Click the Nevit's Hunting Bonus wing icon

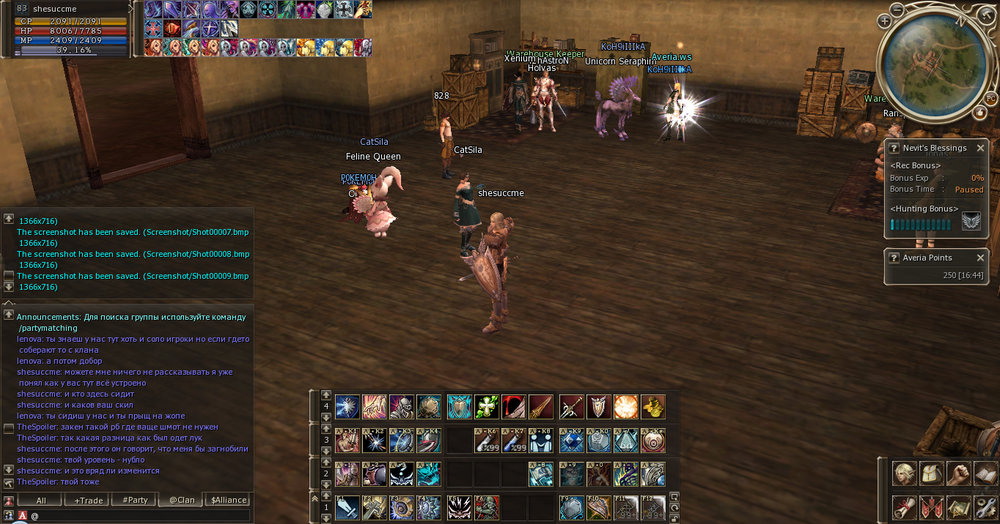[x=971, y=221]
